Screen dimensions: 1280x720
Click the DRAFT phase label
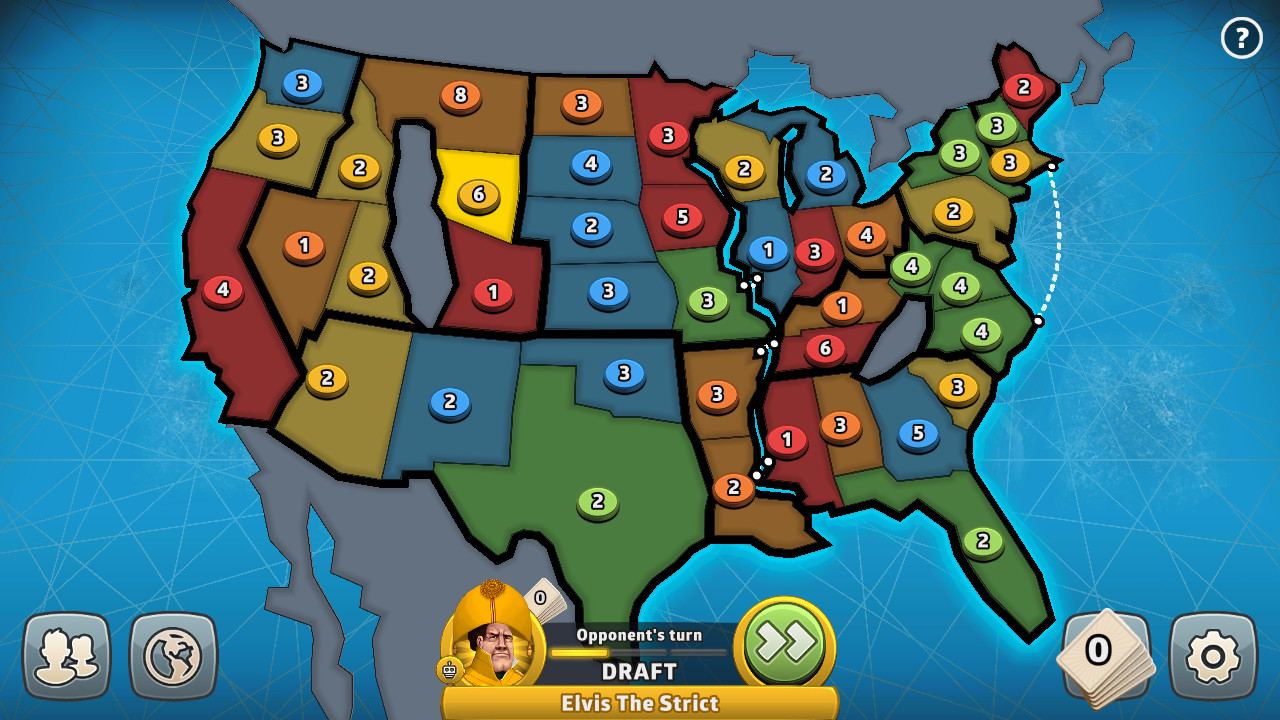pyautogui.click(x=640, y=668)
